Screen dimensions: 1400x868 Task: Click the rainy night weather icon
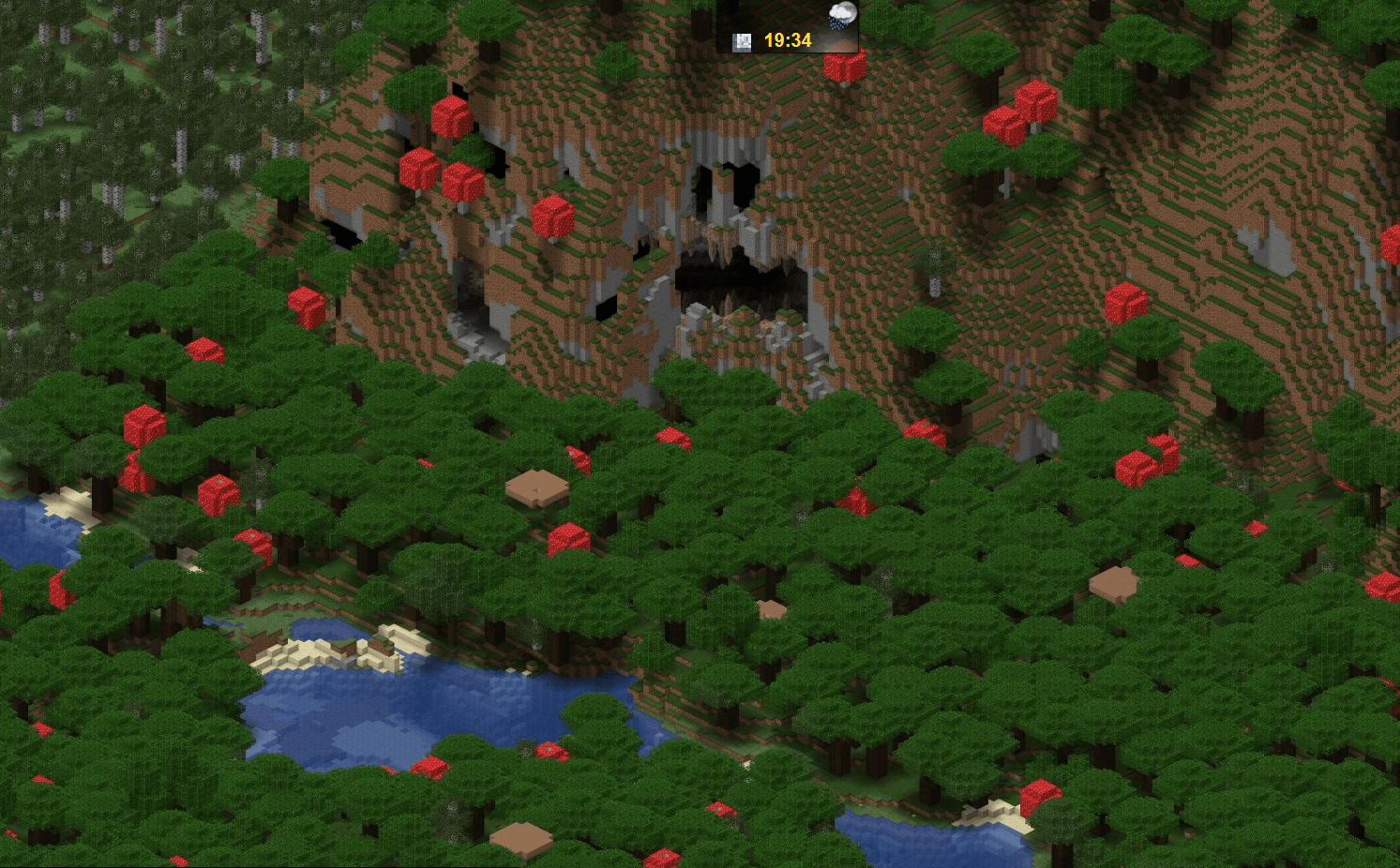pyautogui.click(x=841, y=16)
